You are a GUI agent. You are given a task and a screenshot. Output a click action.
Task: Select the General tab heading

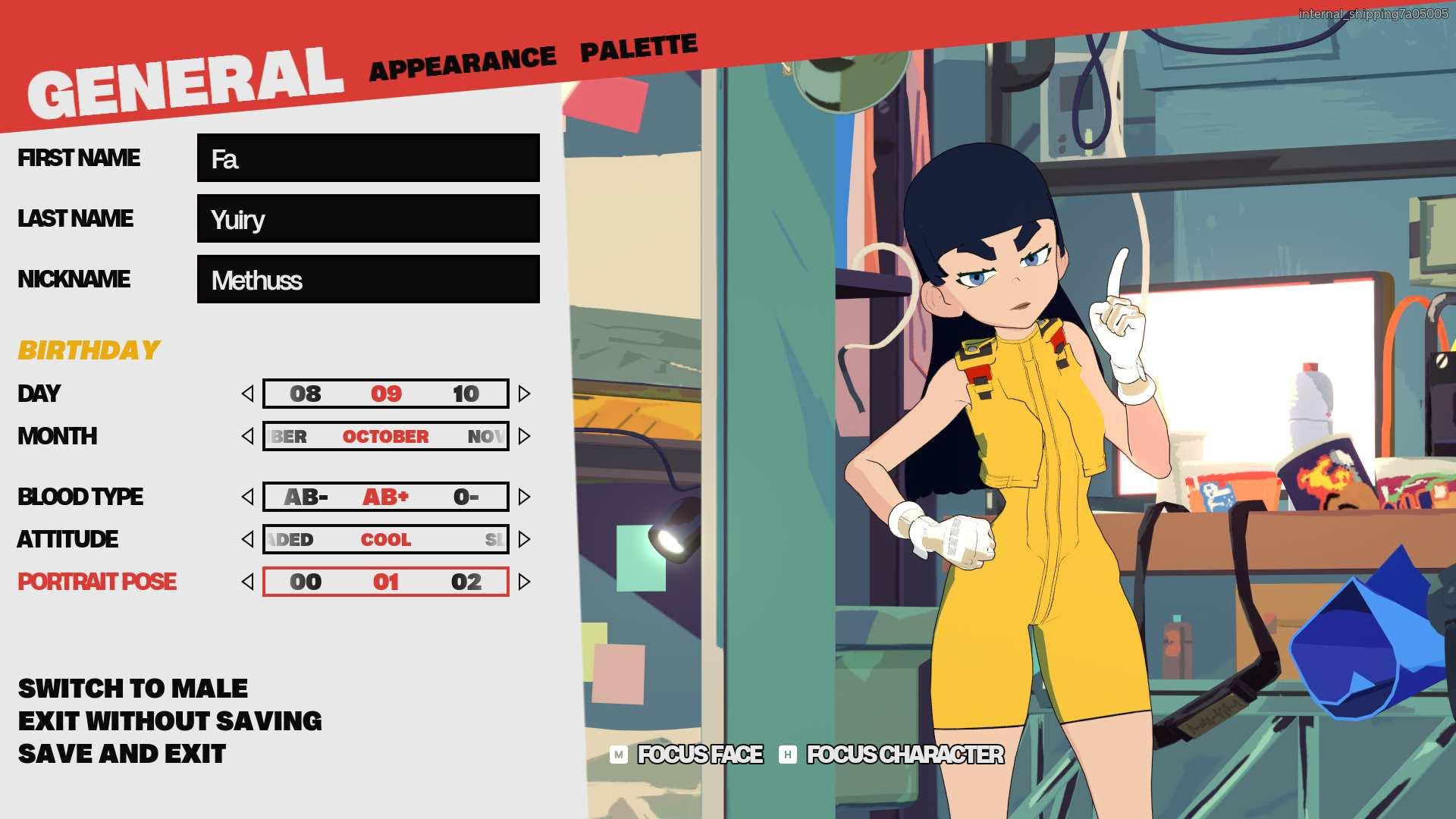pos(185,84)
